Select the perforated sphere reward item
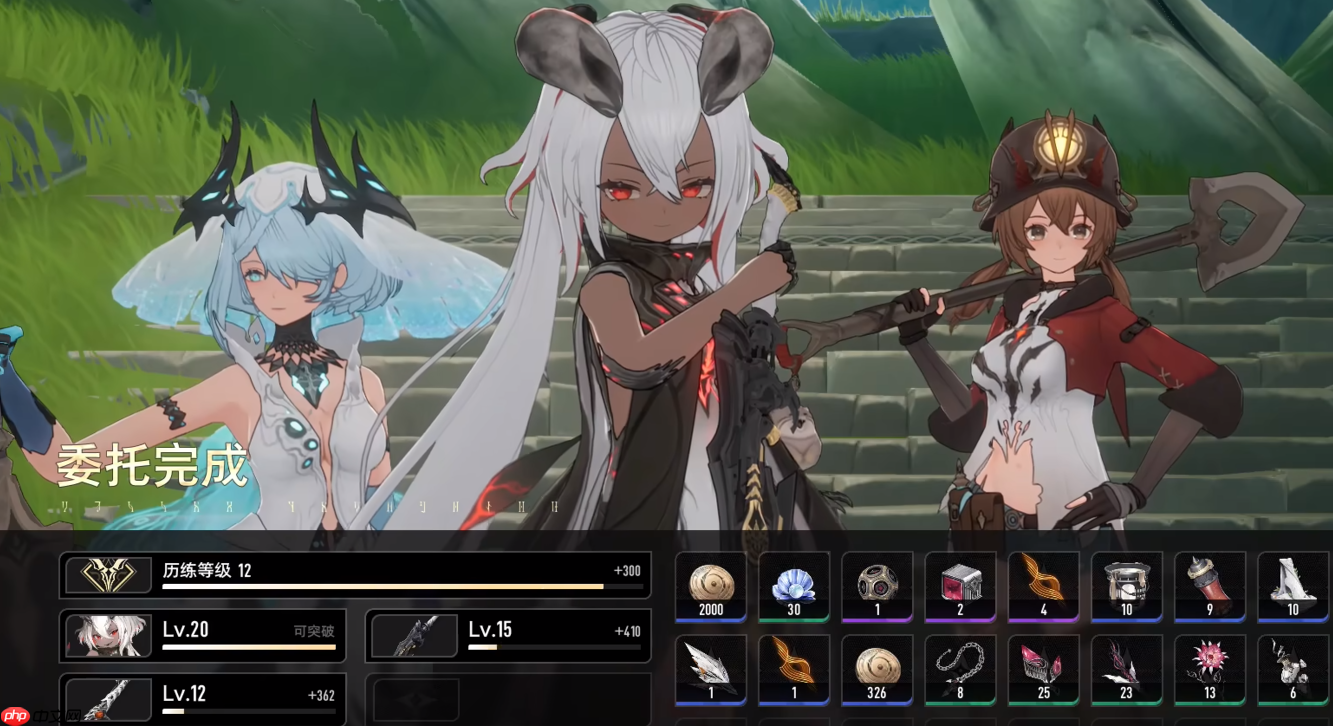This screenshot has height=726, width=1333. pos(877,586)
